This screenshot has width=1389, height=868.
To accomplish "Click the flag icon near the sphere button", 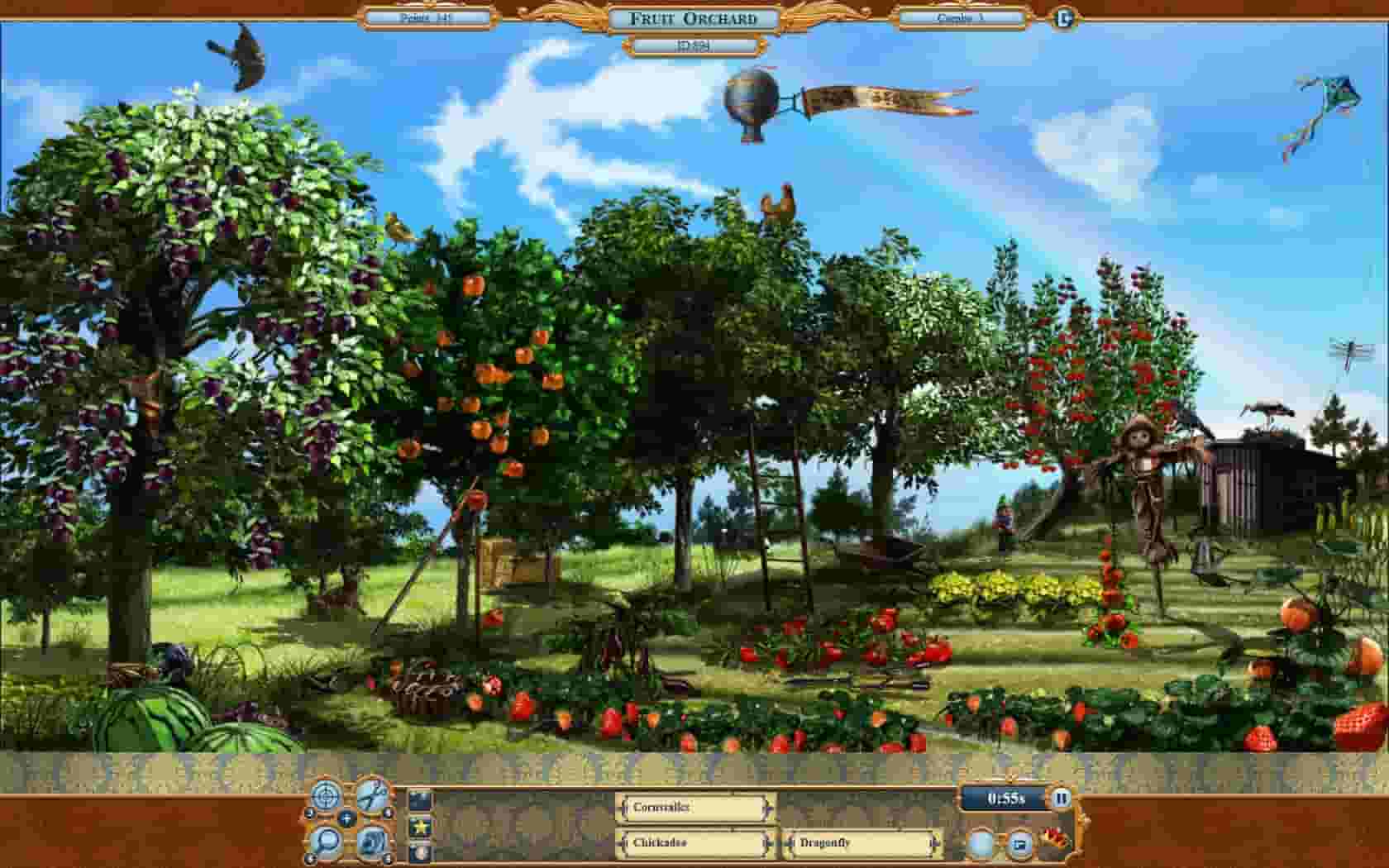I will click(1019, 843).
